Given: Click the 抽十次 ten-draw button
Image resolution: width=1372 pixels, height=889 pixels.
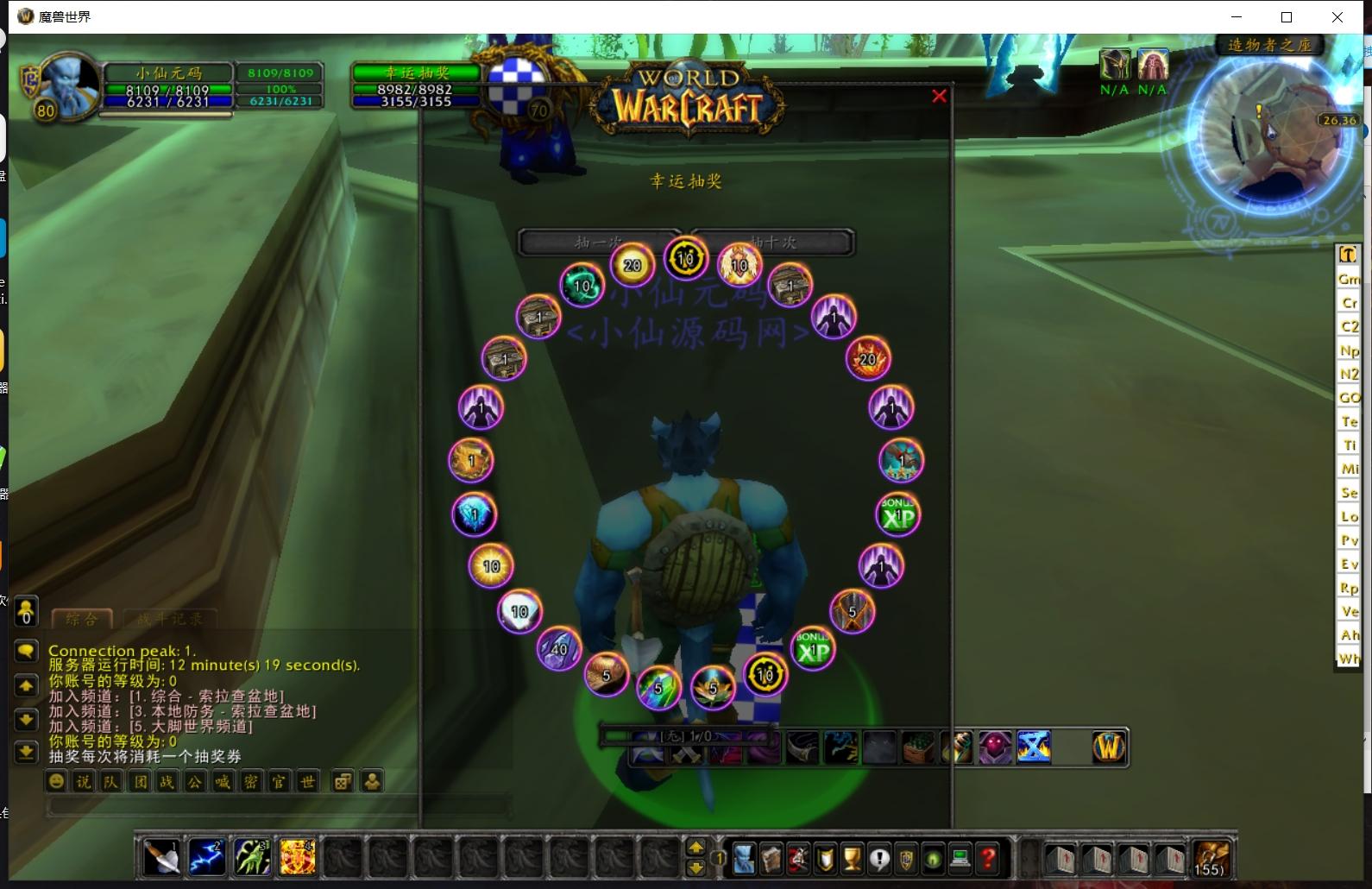Looking at the screenshot, I should (775, 243).
